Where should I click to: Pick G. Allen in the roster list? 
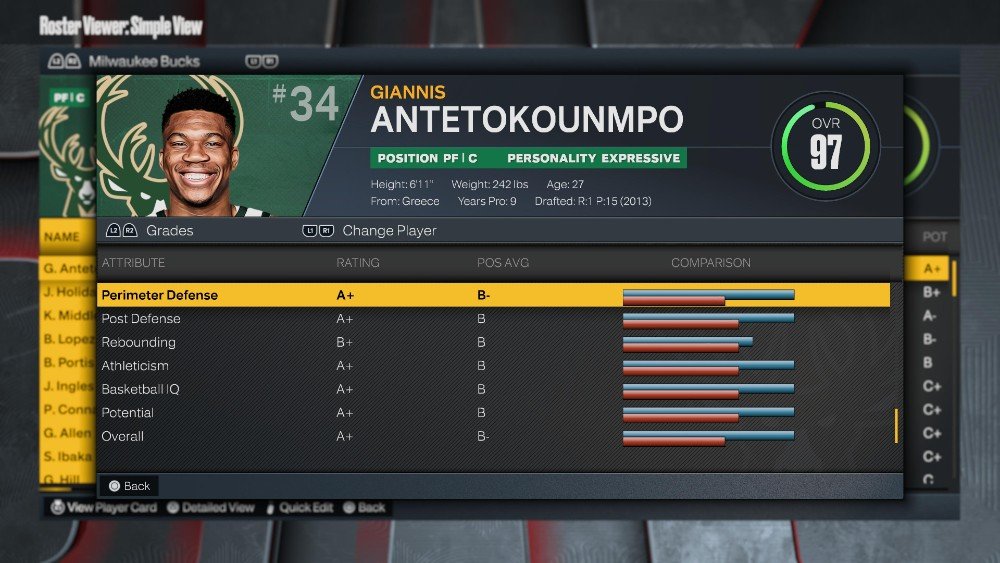click(67, 433)
